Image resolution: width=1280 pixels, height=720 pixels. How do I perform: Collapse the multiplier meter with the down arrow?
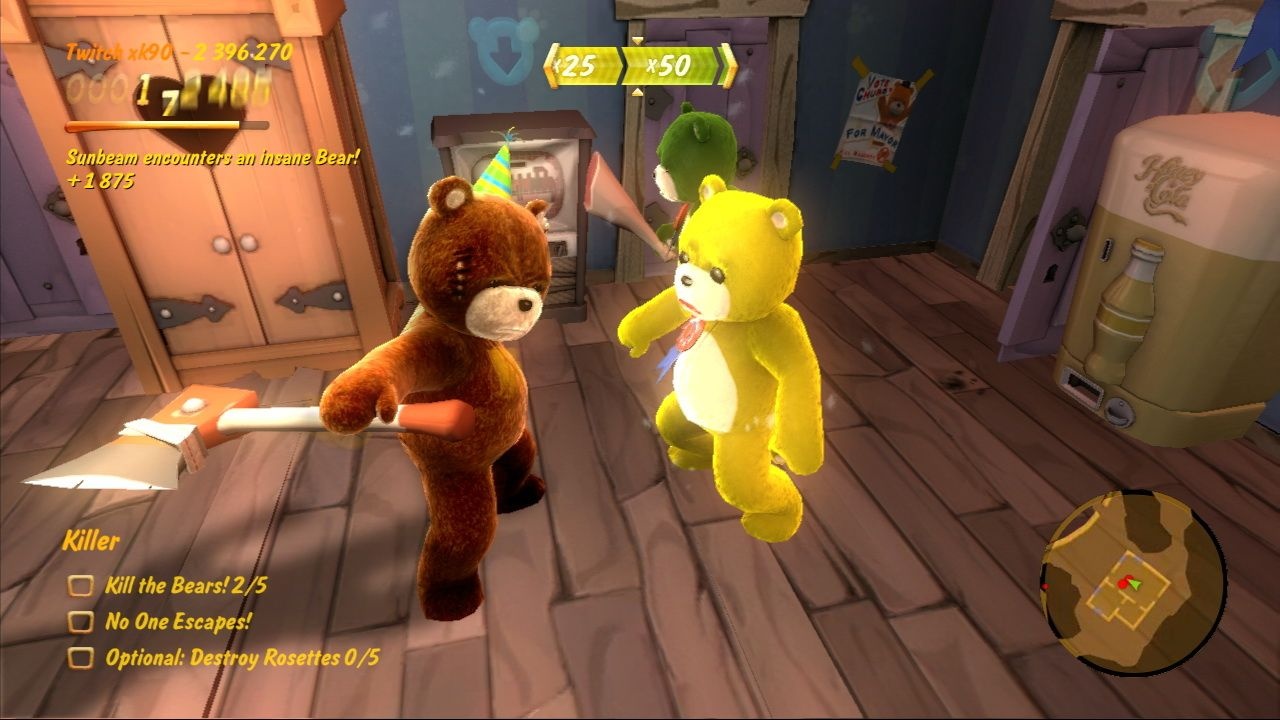coord(637,40)
